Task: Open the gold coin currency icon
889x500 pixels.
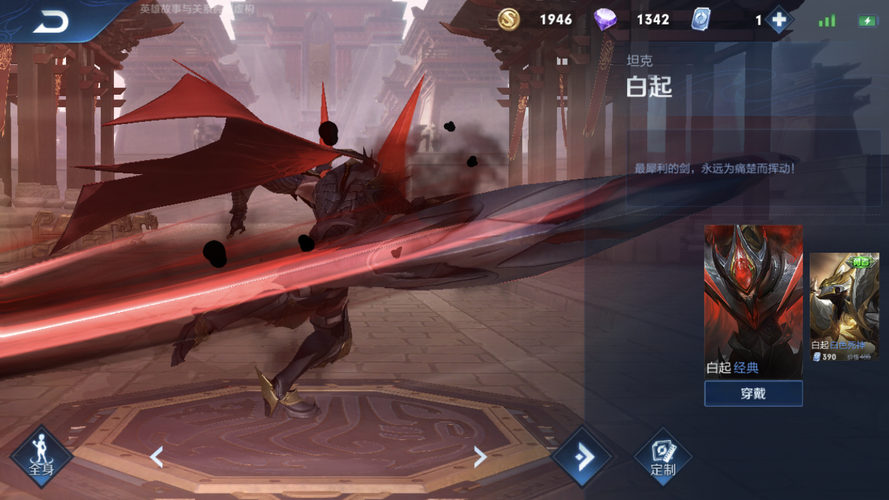Action: (x=510, y=20)
